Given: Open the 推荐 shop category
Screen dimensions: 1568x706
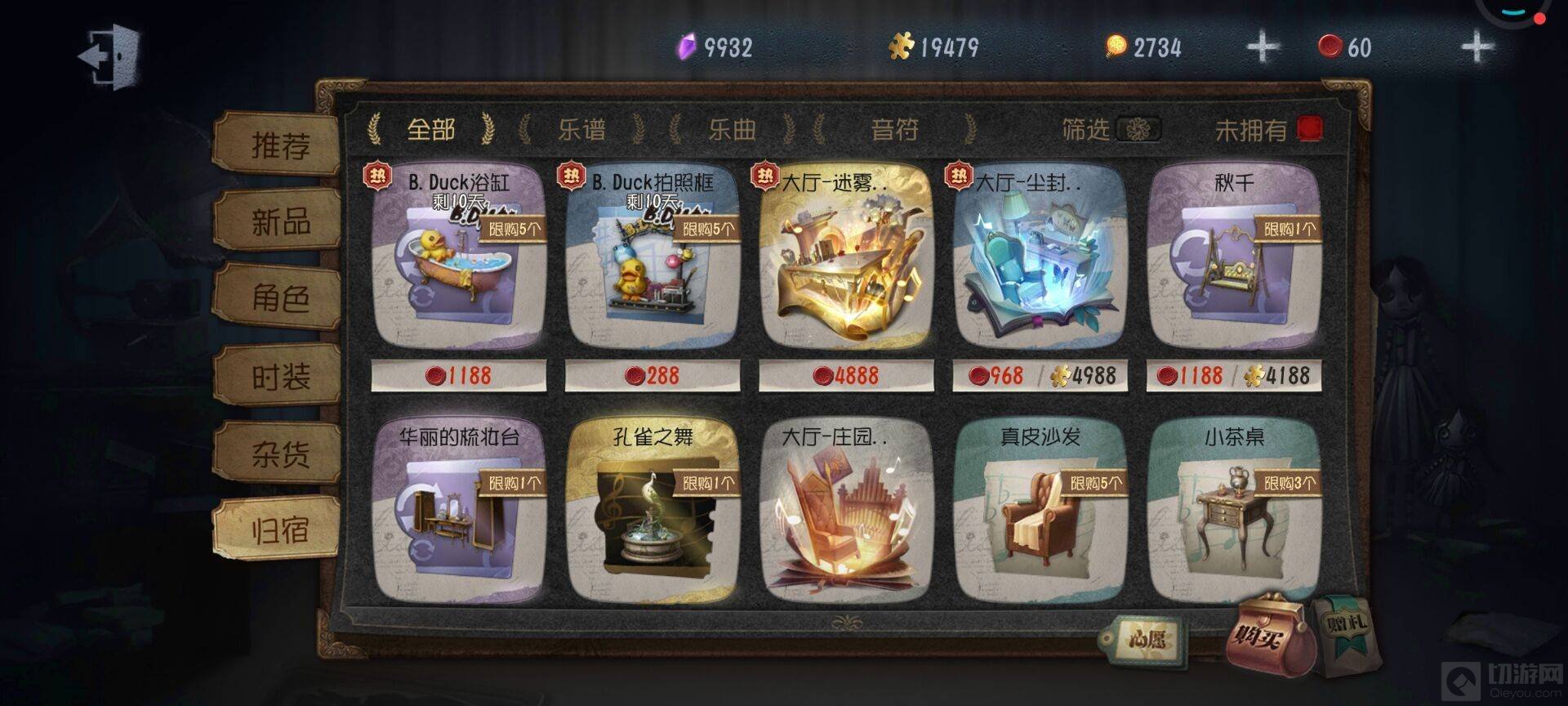Looking at the screenshot, I should click(x=278, y=145).
